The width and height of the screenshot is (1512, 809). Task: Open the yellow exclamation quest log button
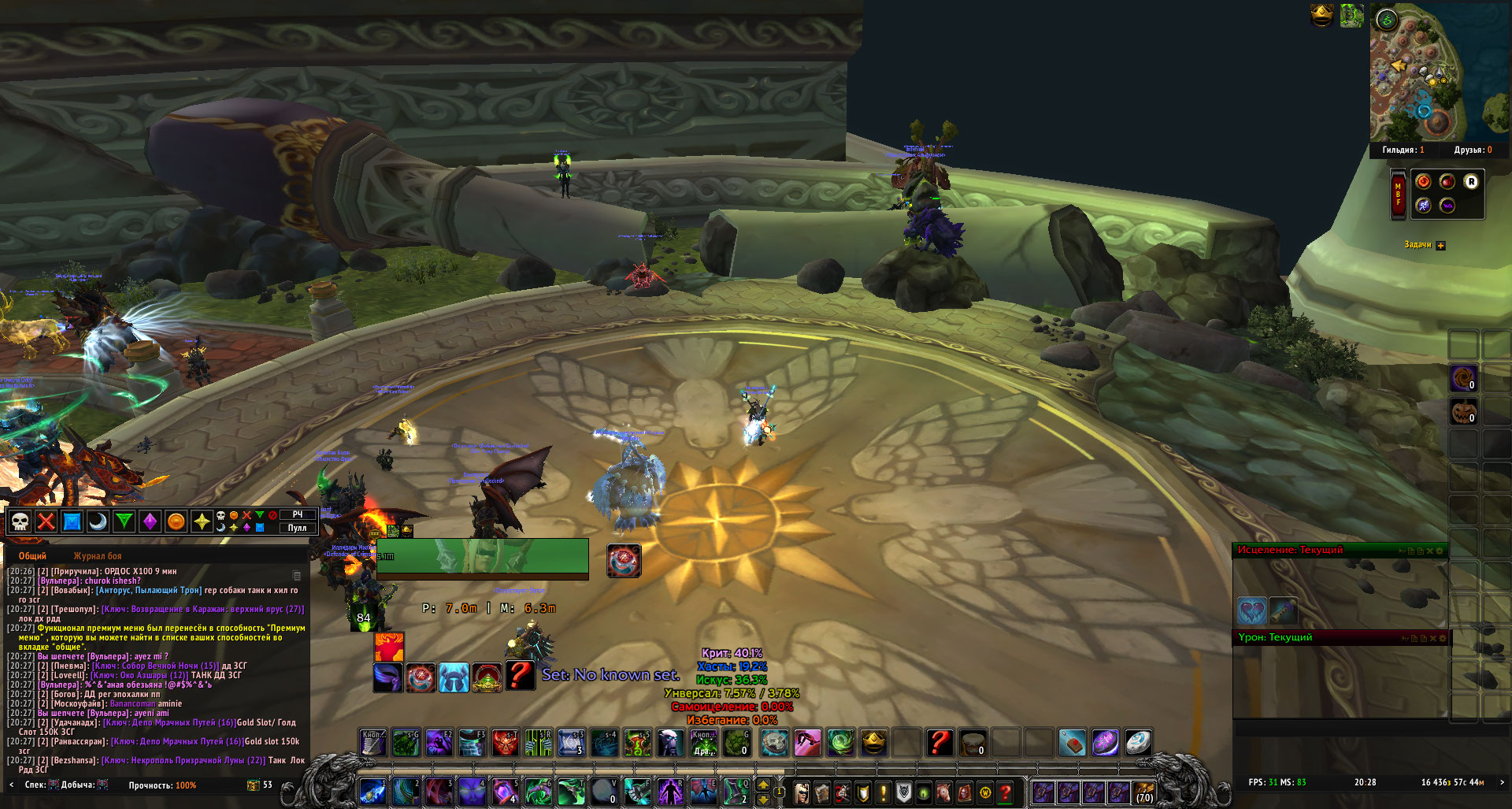[x=883, y=792]
